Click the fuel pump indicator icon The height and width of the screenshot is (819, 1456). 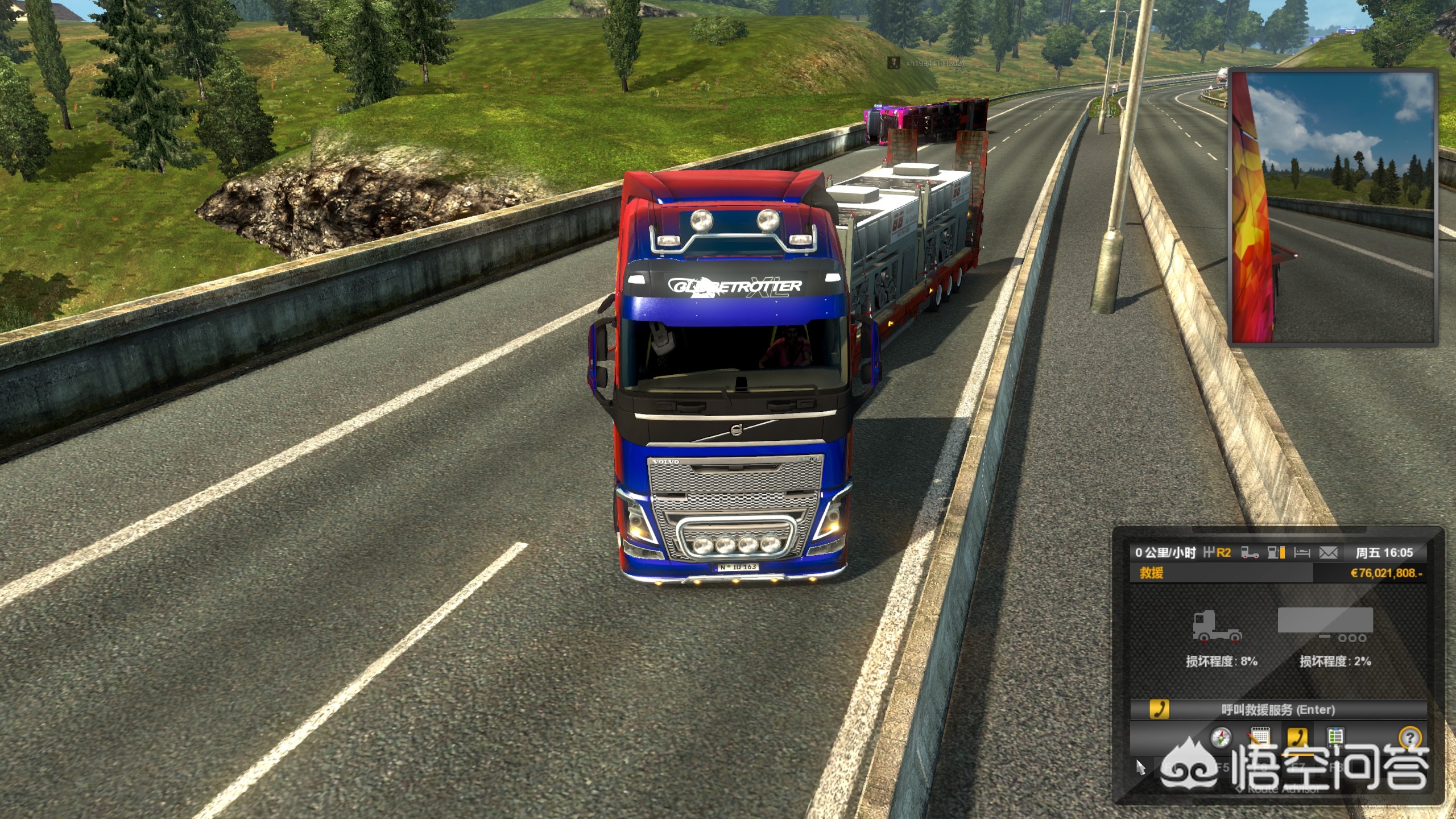pyautogui.click(x=1276, y=552)
